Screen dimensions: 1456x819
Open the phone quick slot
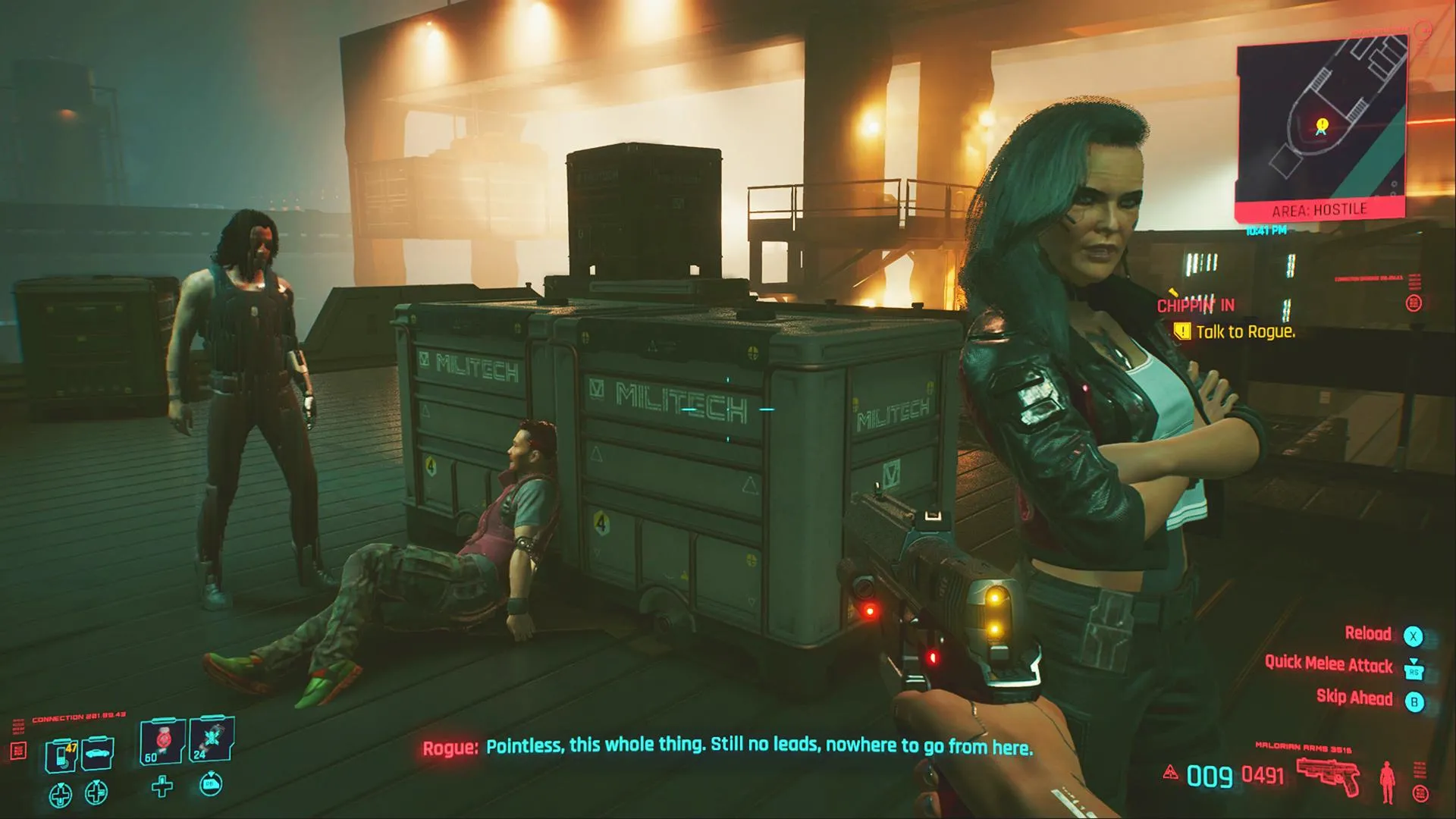[x=61, y=755]
